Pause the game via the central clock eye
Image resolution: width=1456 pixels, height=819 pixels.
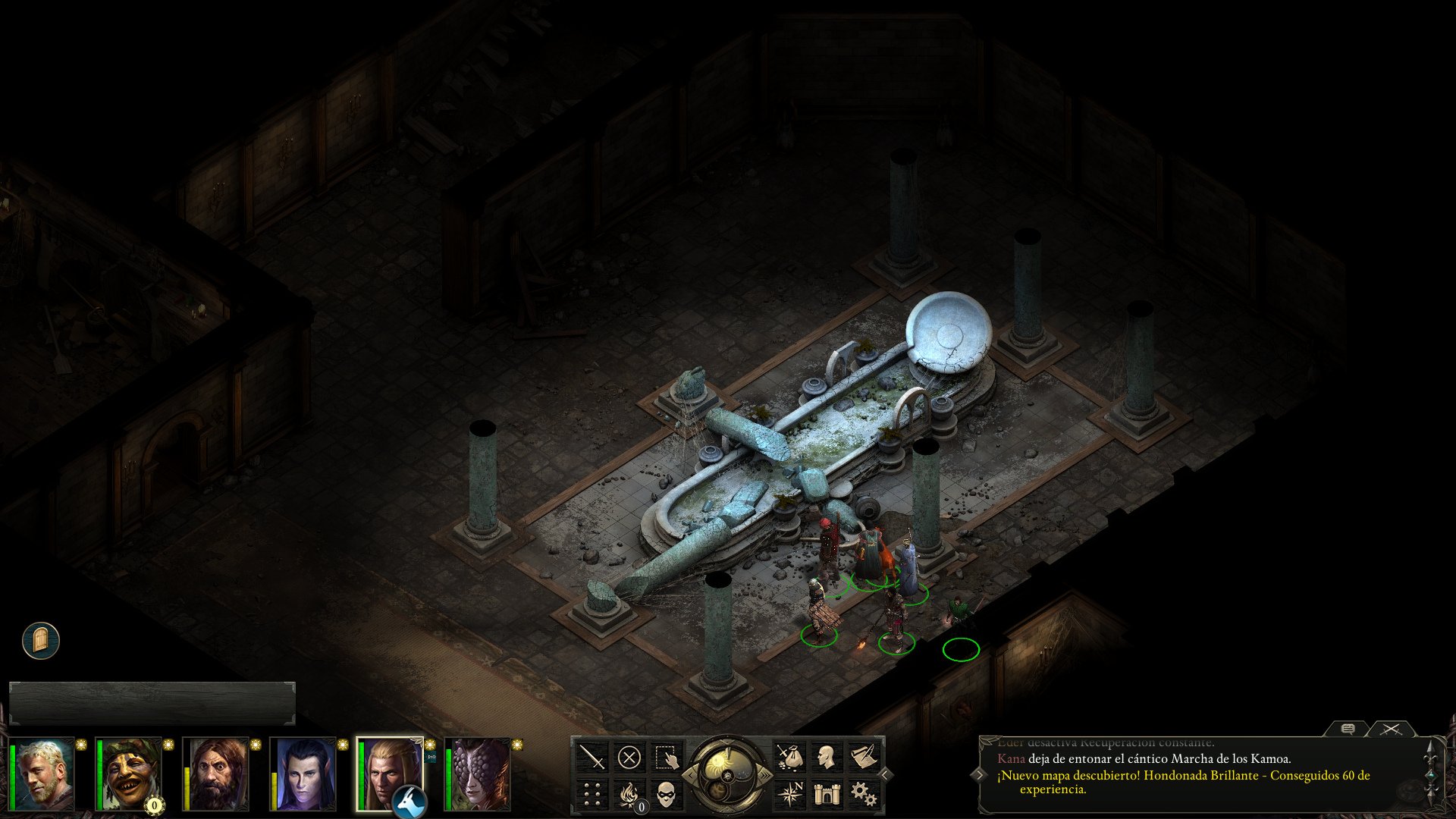pos(726,776)
